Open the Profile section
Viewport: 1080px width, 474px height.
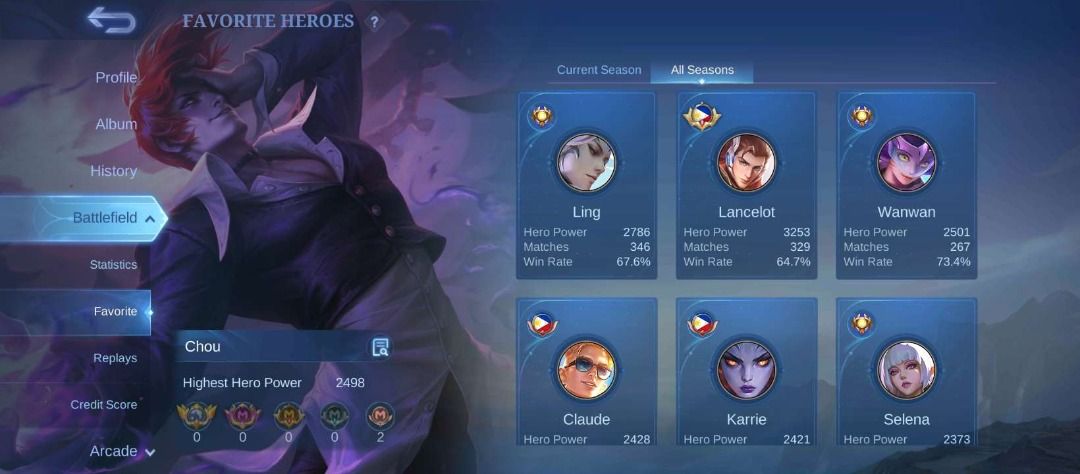[116, 77]
